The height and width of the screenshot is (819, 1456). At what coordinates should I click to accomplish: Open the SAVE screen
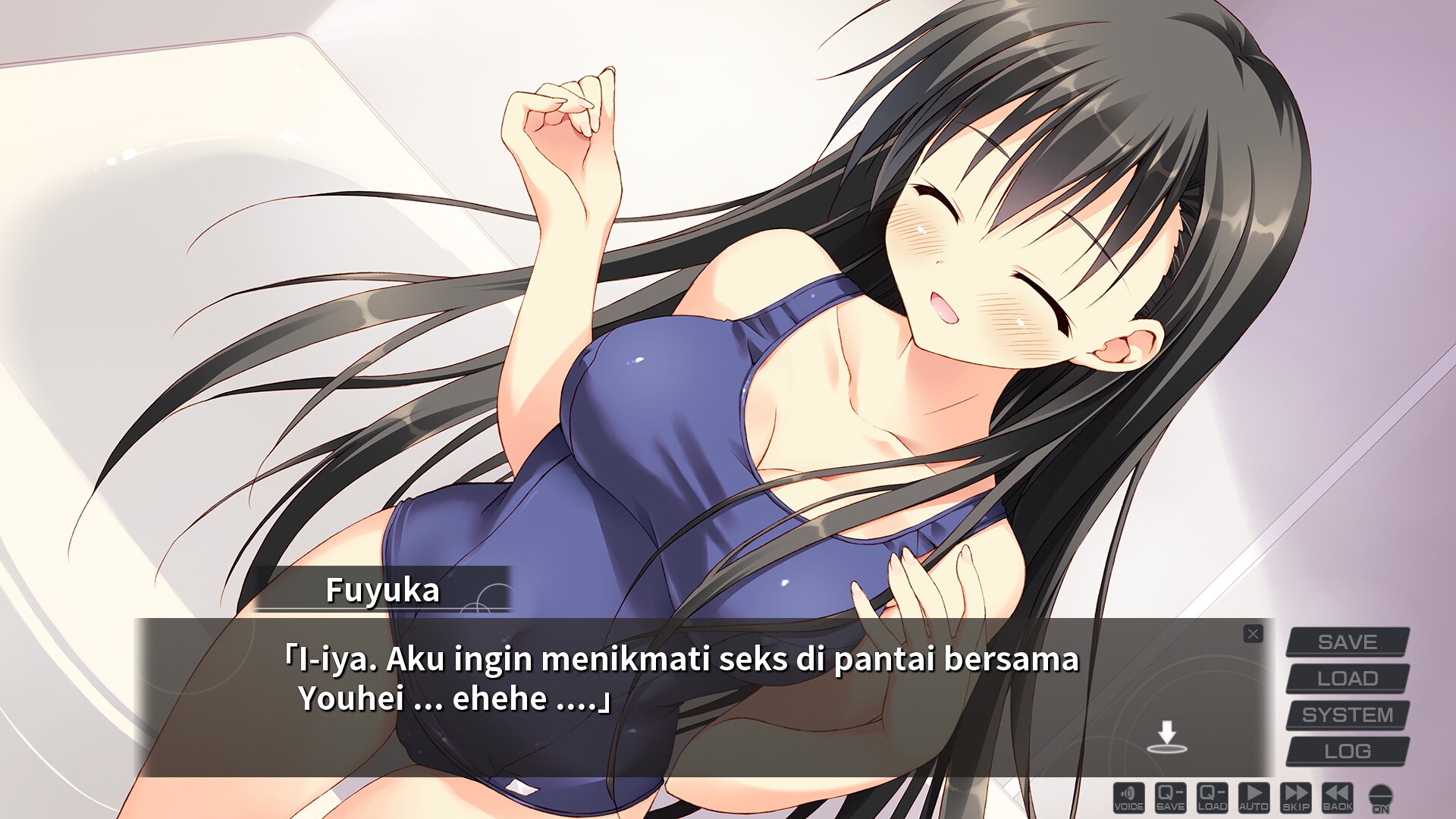click(x=1349, y=642)
